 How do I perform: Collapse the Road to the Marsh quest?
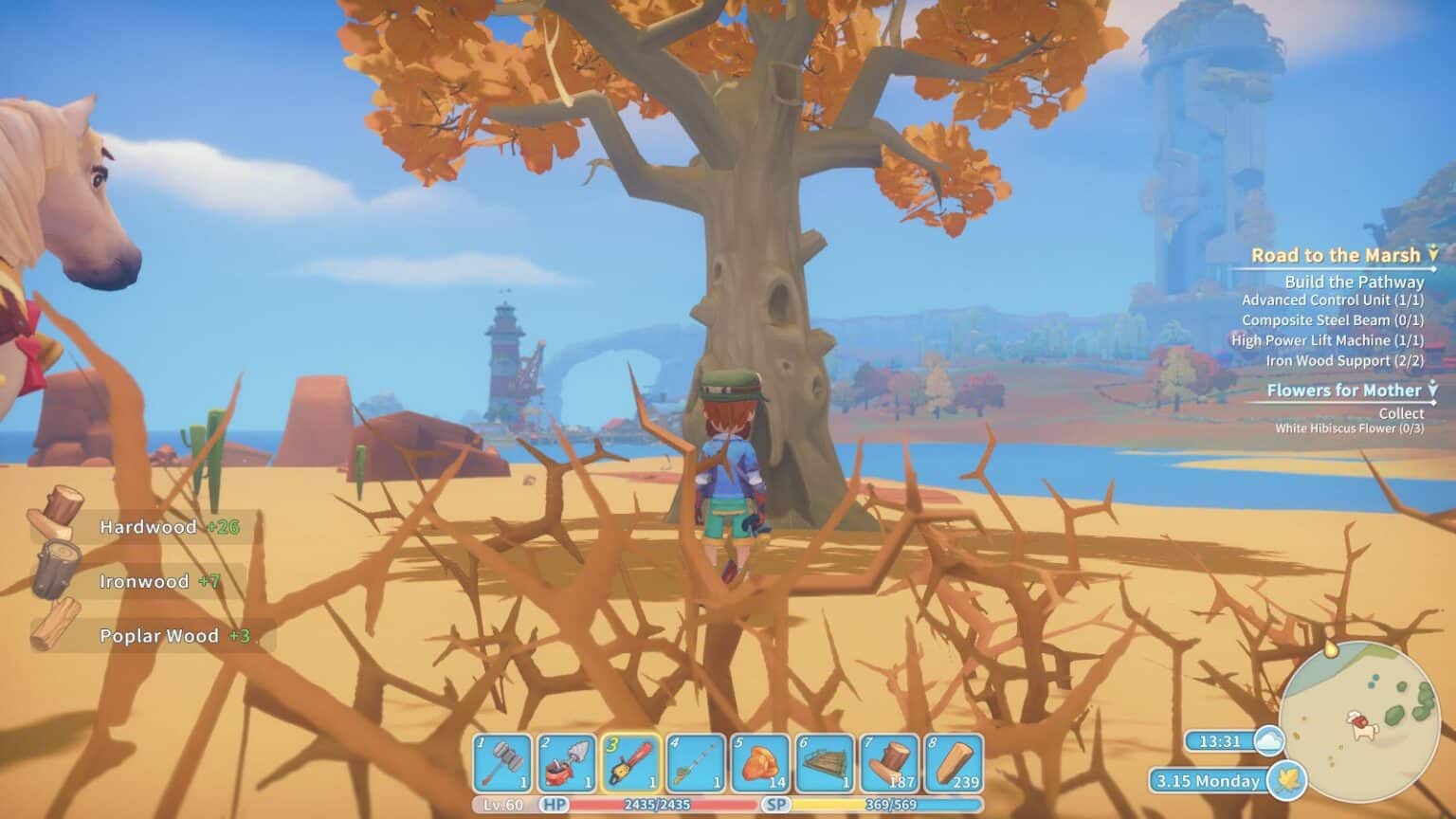pyautogui.click(x=1432, y=255)
